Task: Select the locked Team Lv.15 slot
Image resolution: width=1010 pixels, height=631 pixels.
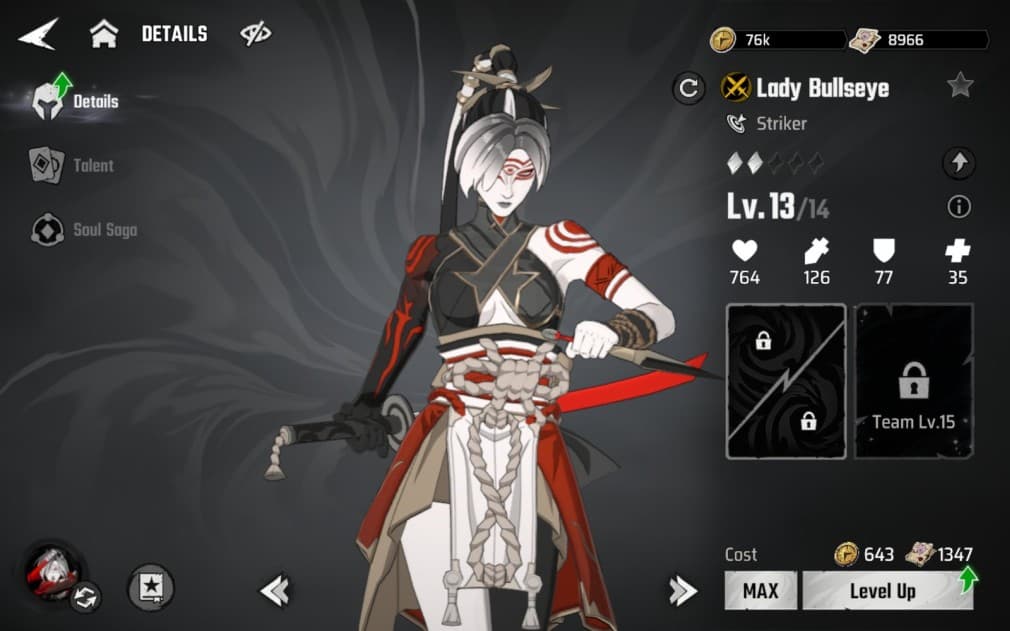Action: [911, 381]
